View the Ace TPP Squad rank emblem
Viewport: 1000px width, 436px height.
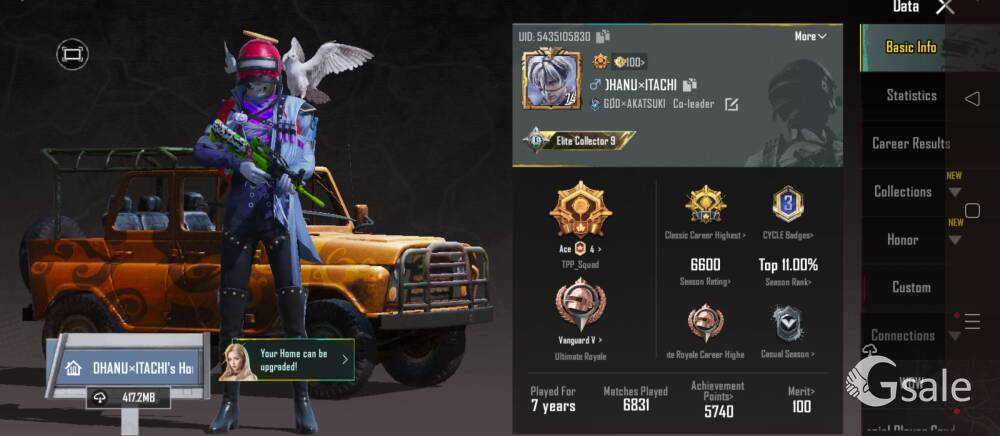pos(580,210)
